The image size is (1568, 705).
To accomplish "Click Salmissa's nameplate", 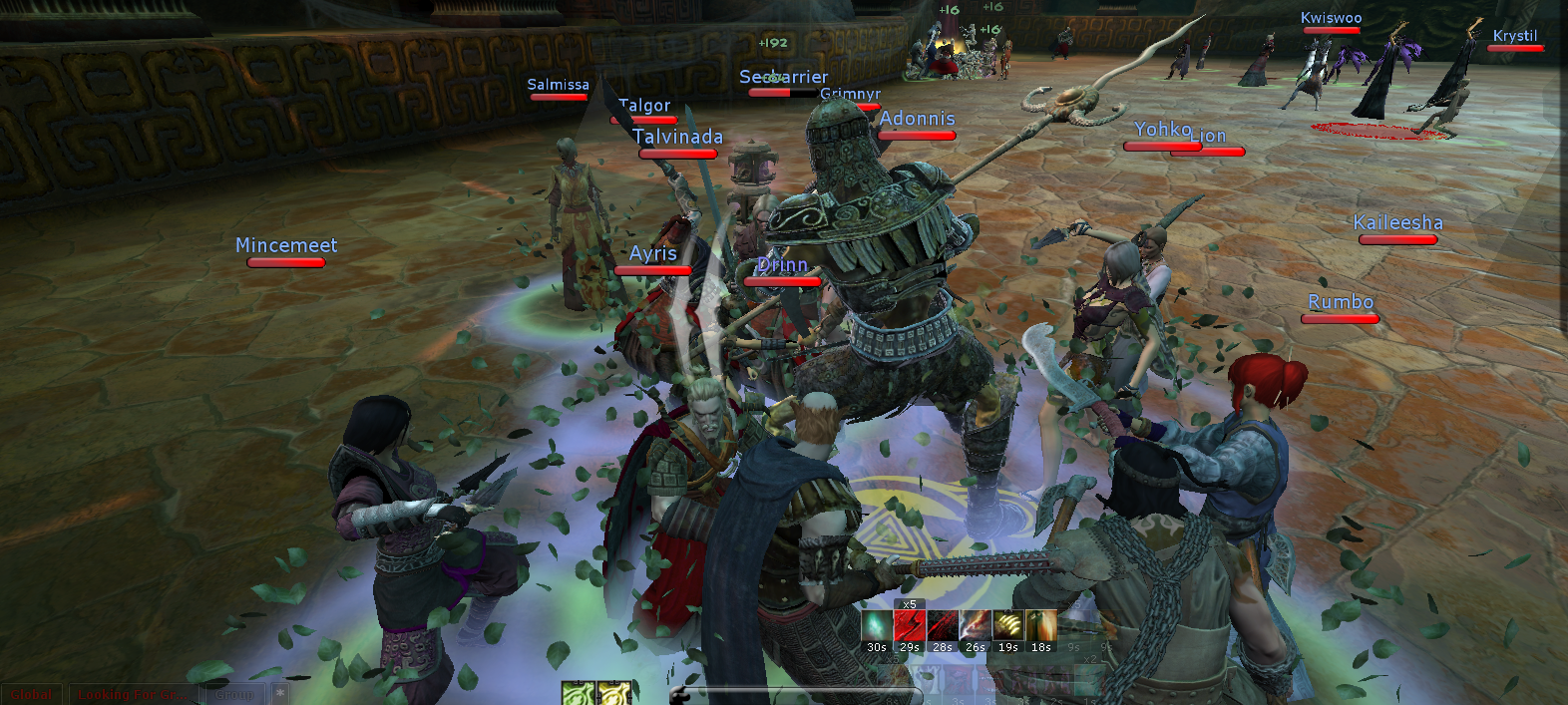I will pos(558,85).
